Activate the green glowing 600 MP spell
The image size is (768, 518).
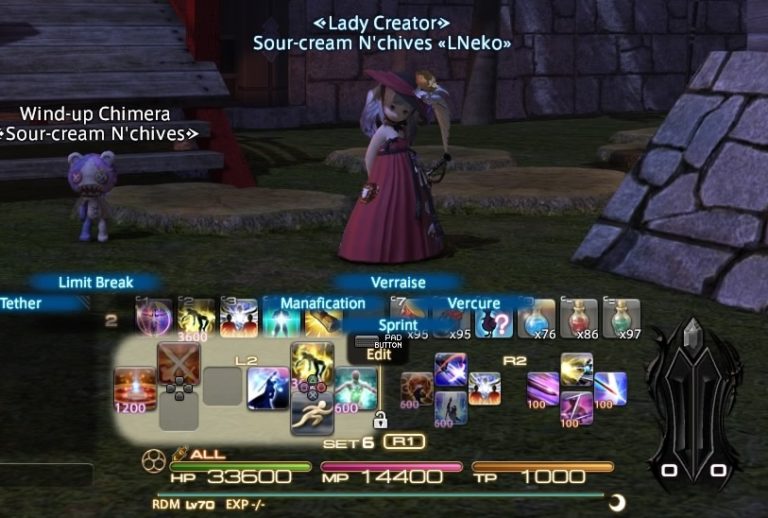tap(355, 388)
